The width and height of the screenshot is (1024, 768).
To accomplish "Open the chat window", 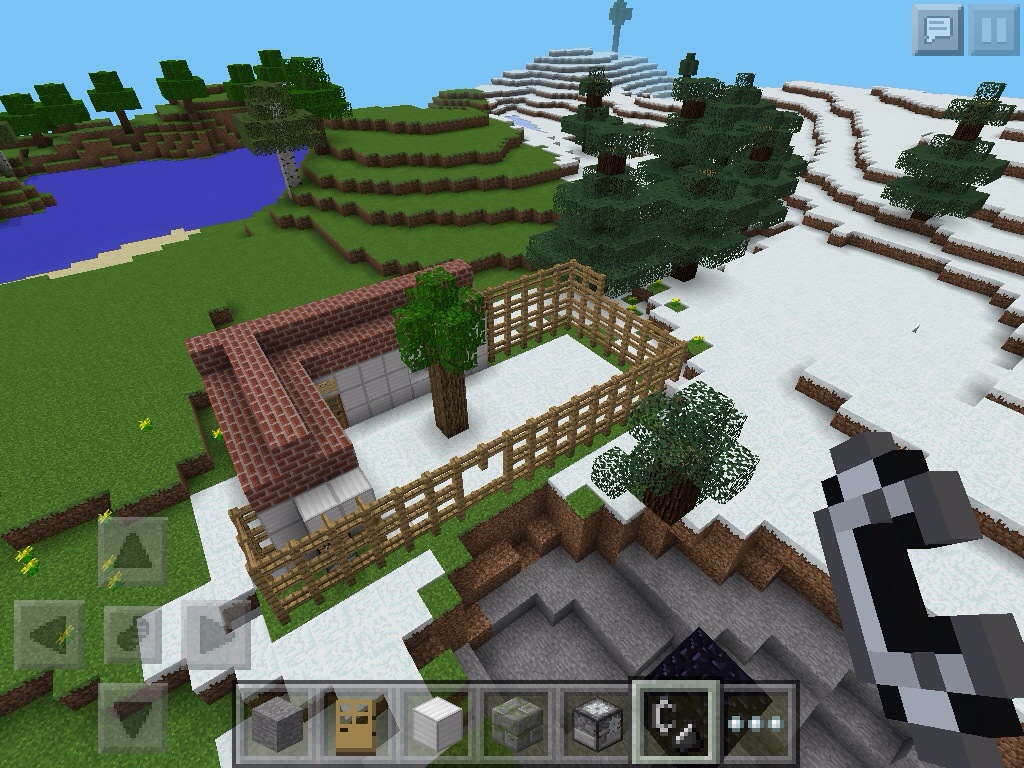I will point(937,29).
